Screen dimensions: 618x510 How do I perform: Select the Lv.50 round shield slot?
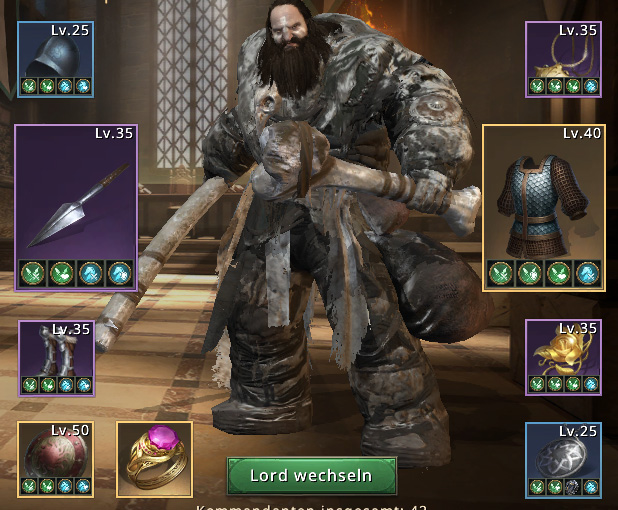click(55, 459)
